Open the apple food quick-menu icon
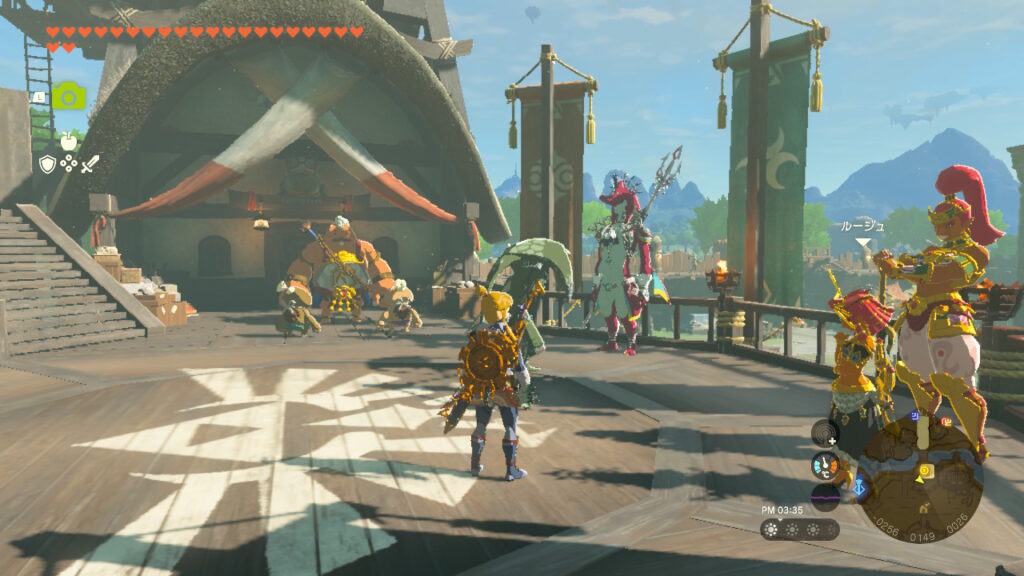This screenshot has height=576, width=1024. pos(69,141)
